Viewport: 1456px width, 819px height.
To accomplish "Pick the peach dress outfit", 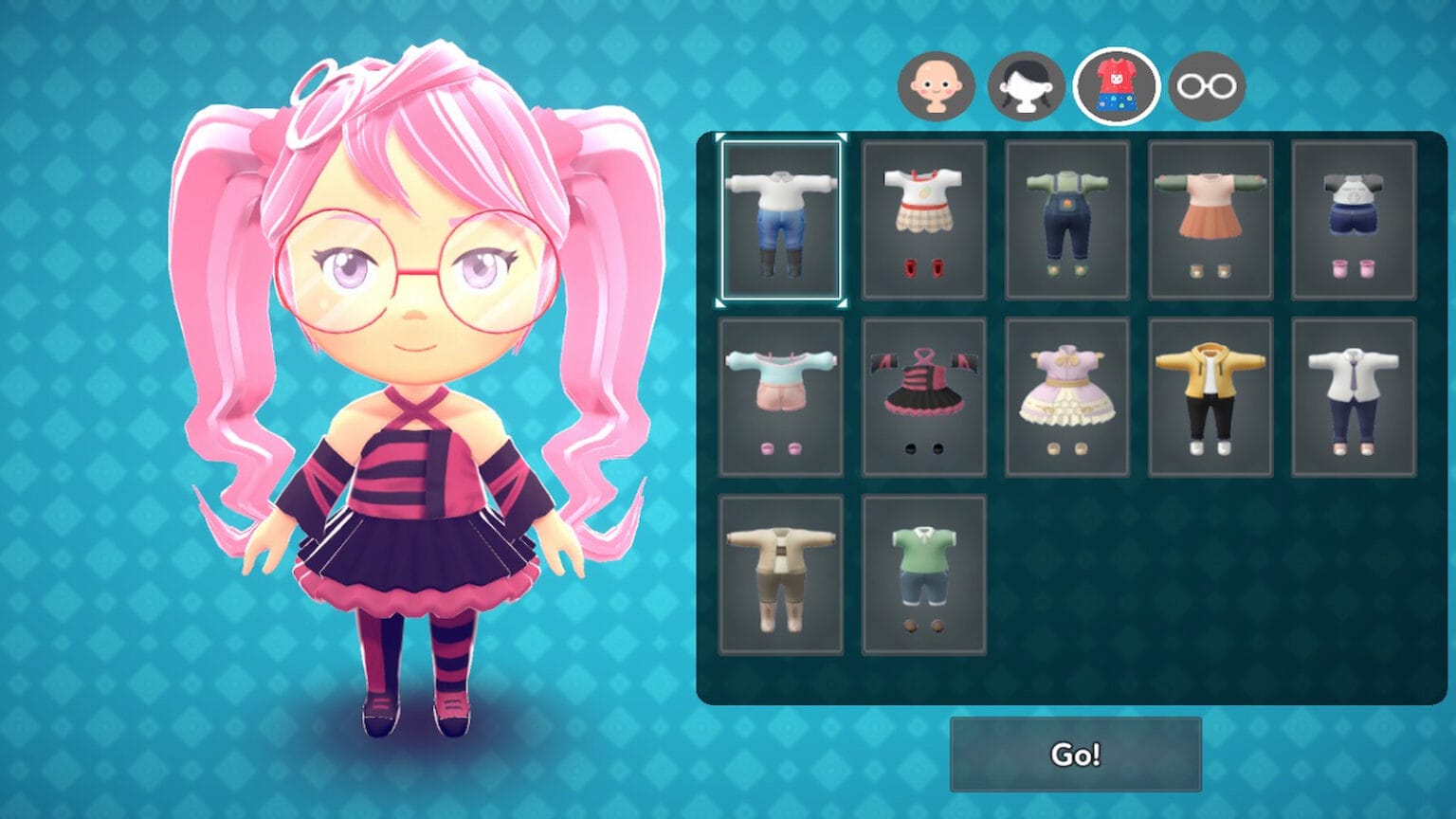I will point(1210,220).
